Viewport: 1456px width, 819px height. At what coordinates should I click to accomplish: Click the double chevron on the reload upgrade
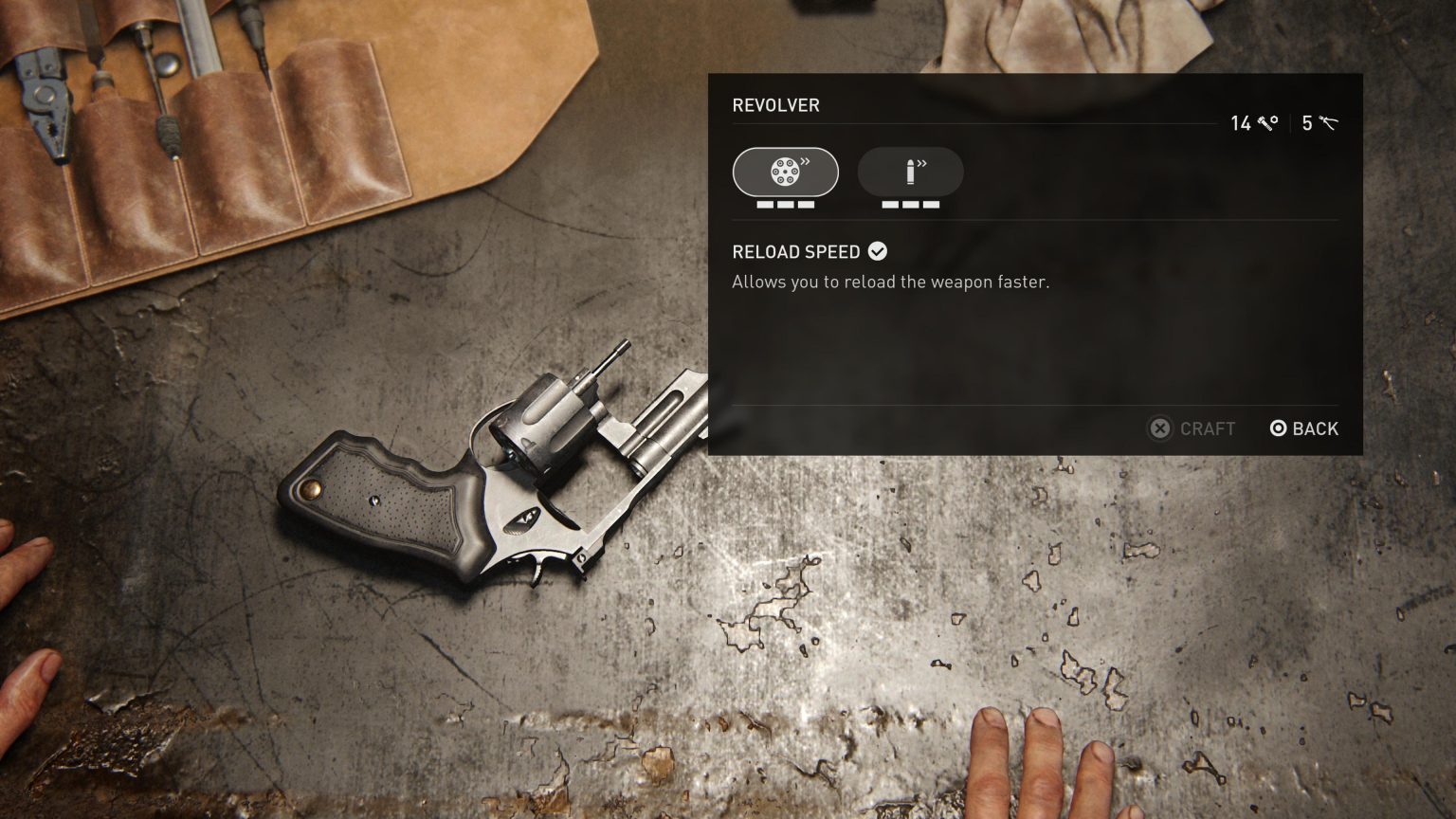[x=807, y=159]
